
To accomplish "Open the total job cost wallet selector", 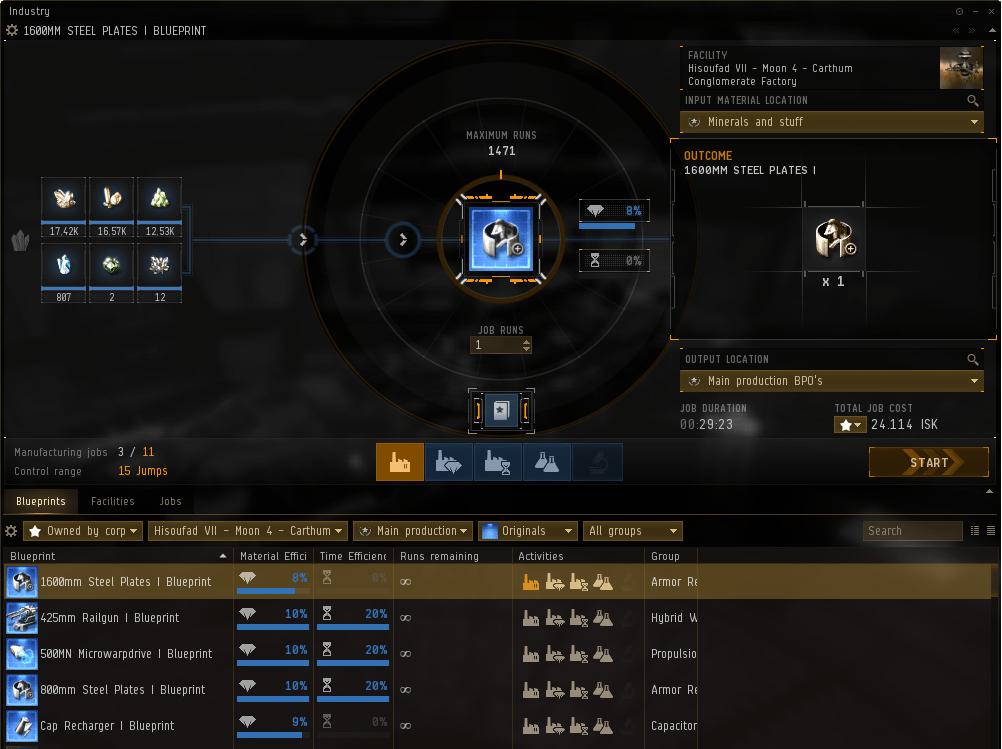I will pos(850,425).
